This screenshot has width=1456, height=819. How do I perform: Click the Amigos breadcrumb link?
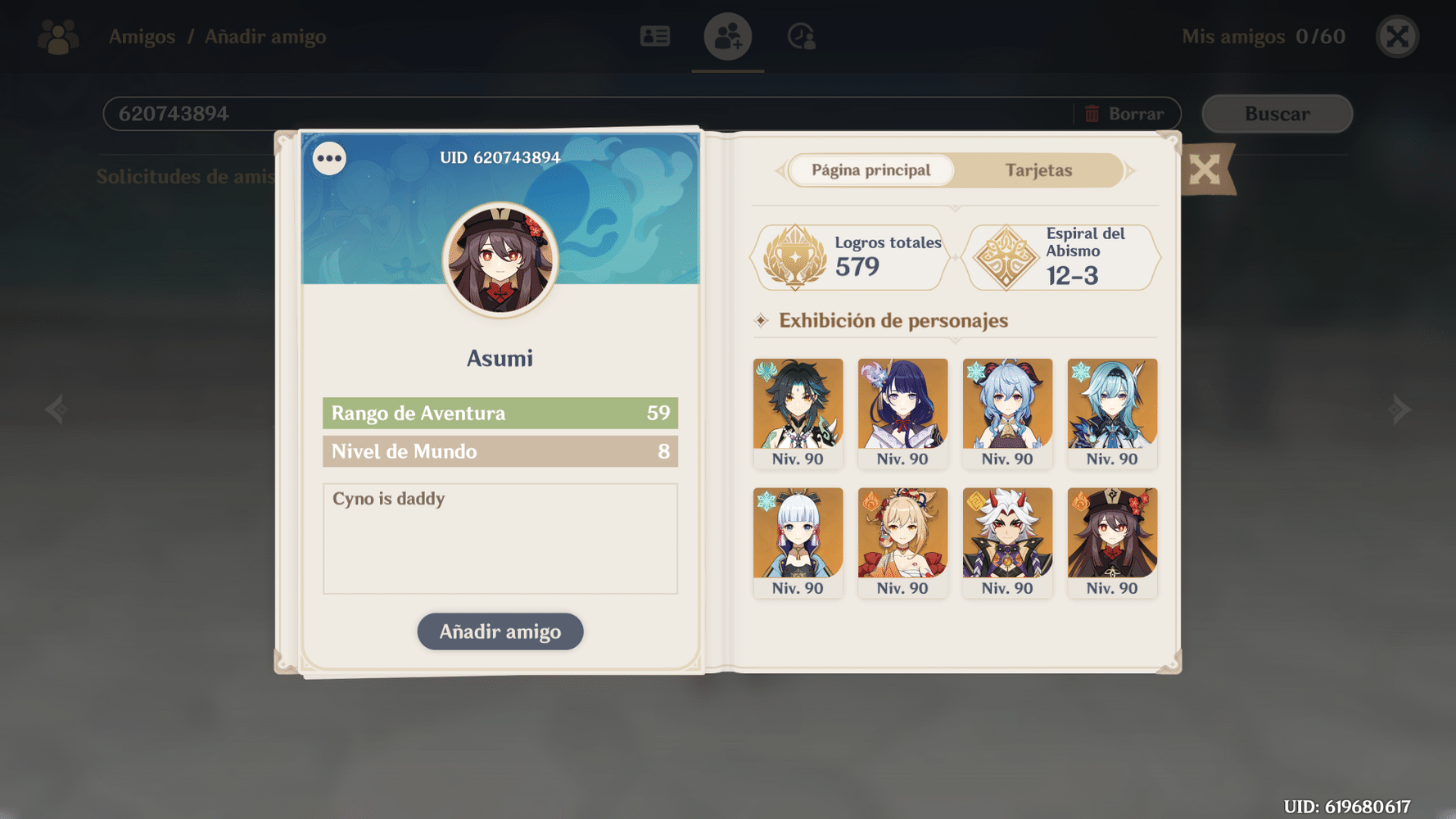tap(141, 36)
